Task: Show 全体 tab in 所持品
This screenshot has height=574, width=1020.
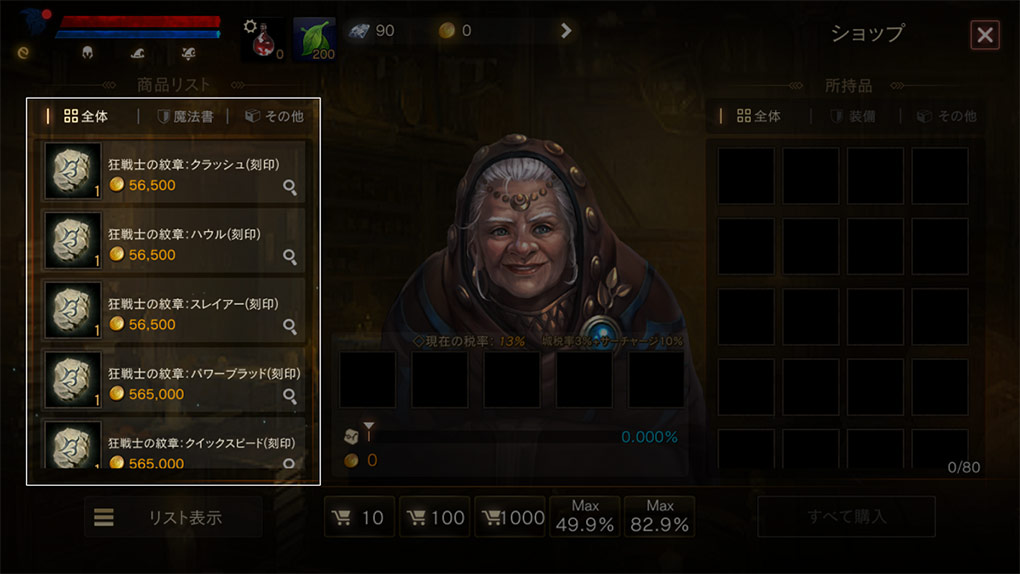Action: 759,117
